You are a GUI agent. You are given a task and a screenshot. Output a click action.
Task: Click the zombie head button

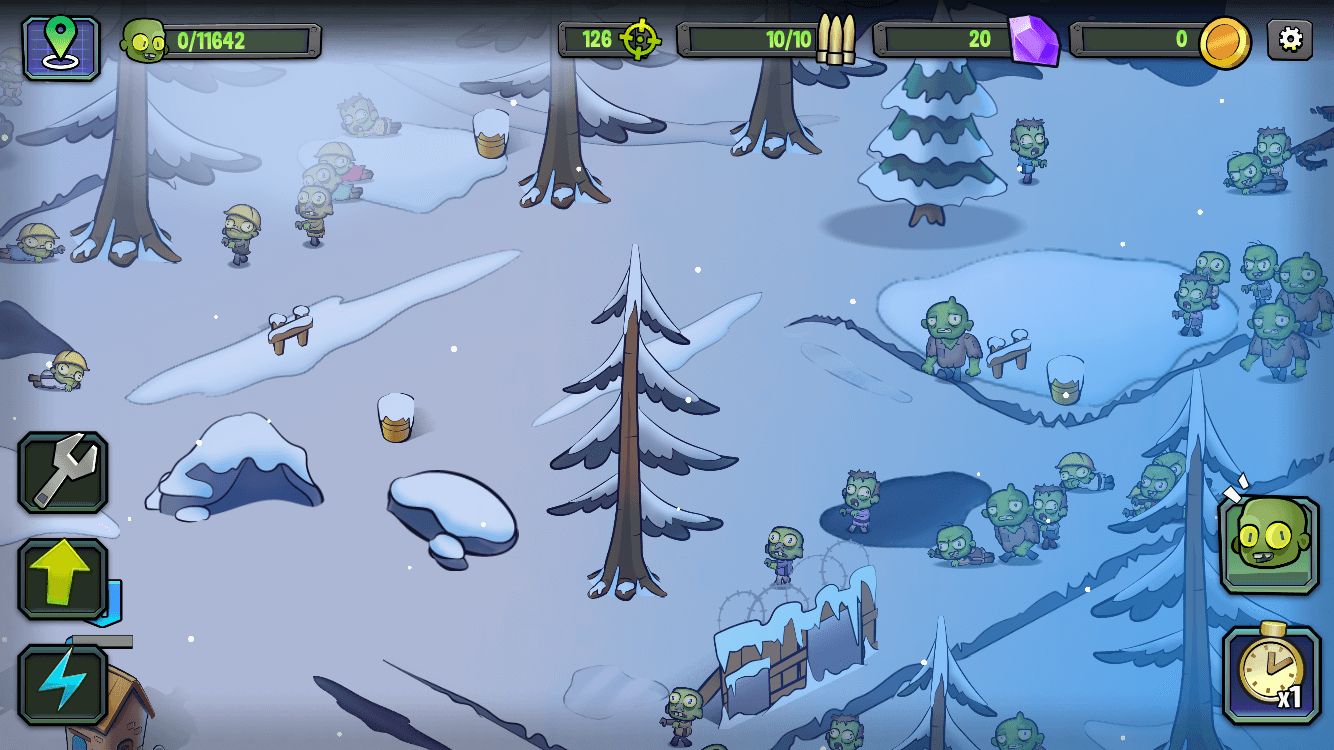(1269, 544)
